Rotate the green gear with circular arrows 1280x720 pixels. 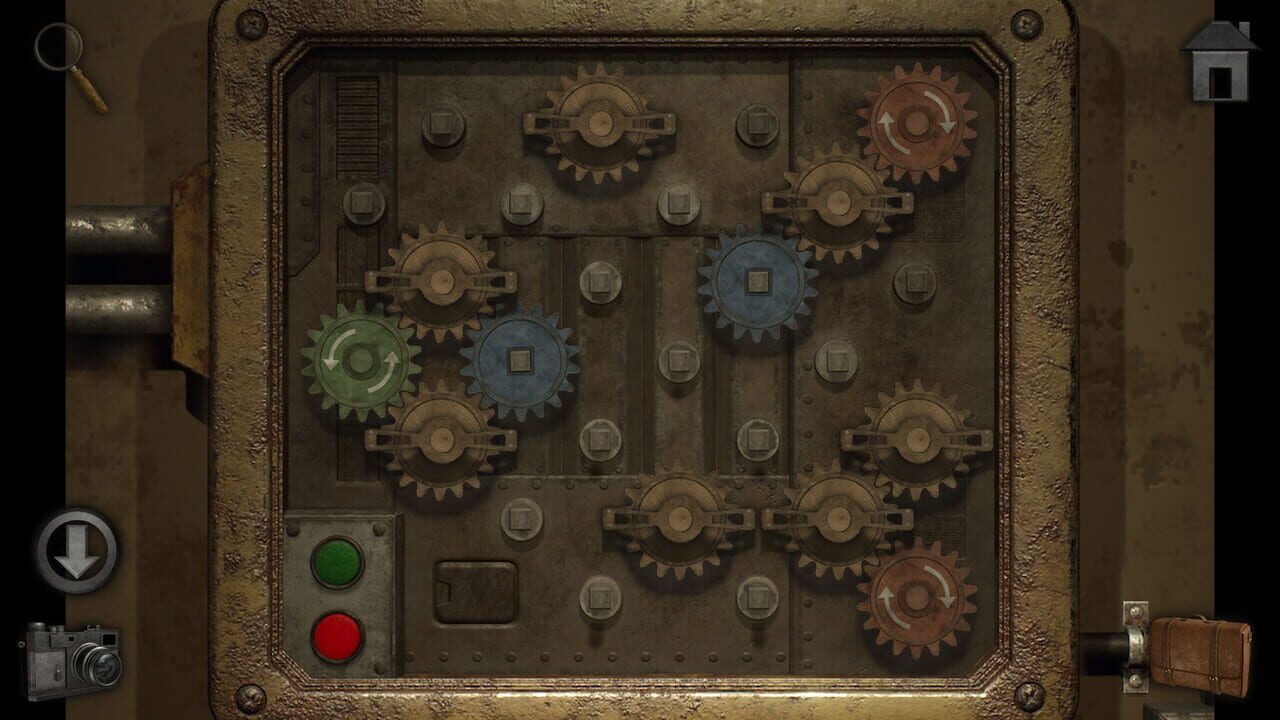point(362,362)
